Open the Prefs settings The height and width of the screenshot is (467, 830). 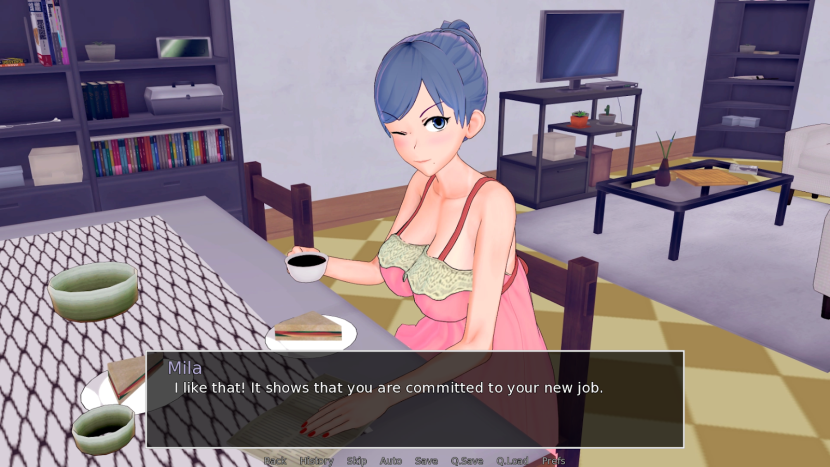[x=553, y=461]
